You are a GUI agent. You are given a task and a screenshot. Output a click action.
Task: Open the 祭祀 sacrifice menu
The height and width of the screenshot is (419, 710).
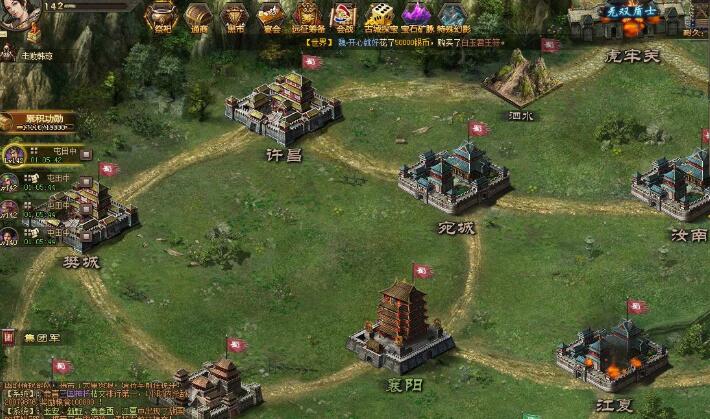(x=161, y=16)
